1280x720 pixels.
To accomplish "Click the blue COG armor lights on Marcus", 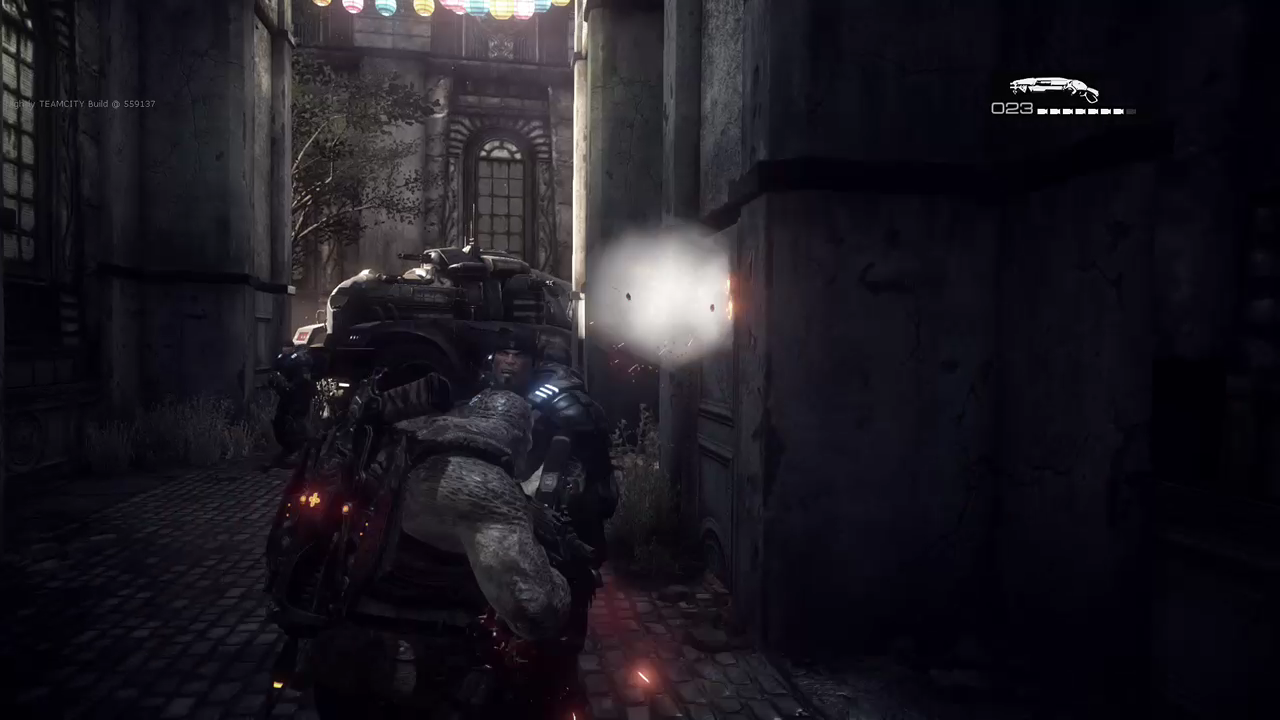I will (548, 391).
